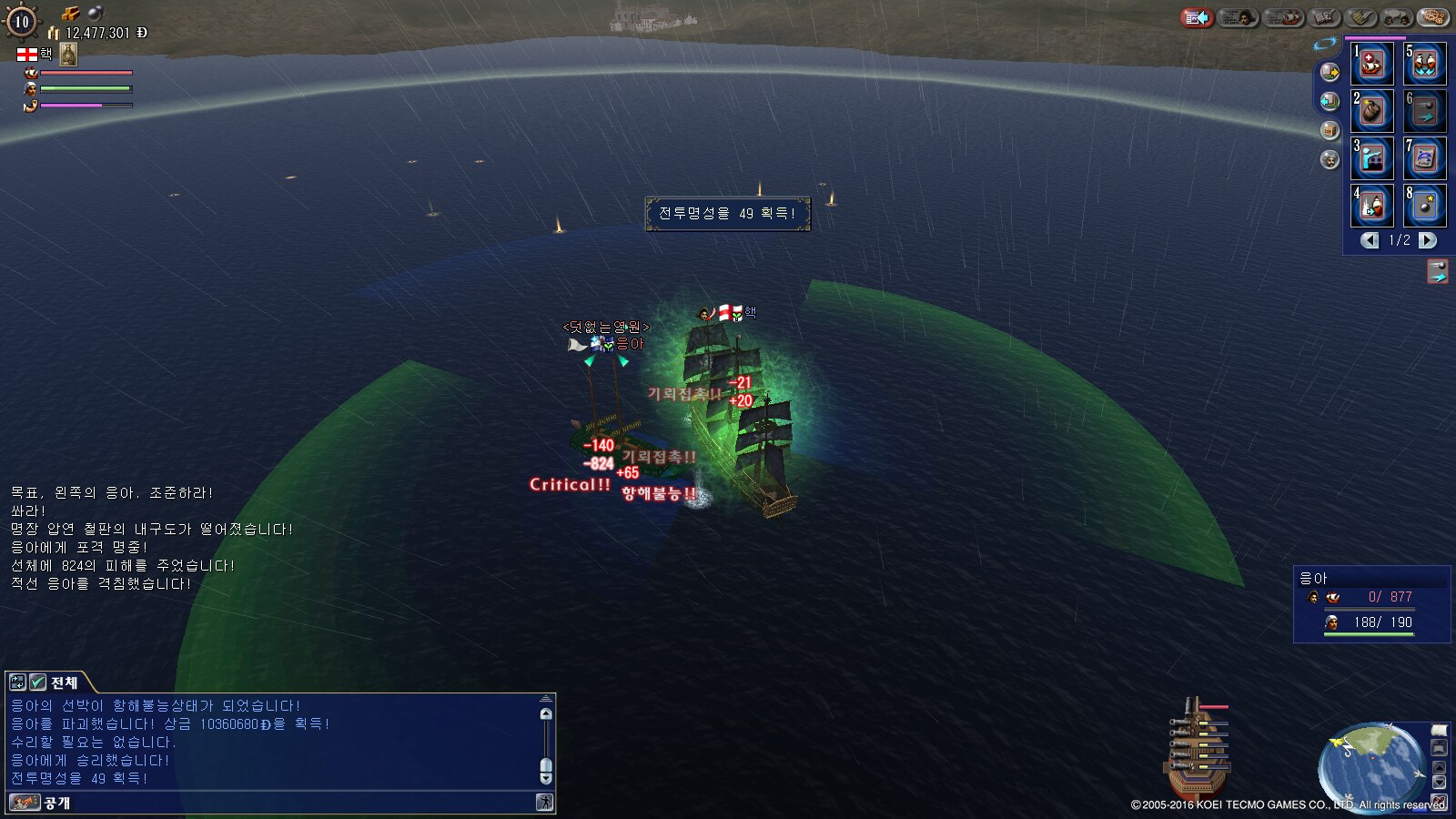This screenshot has width=1456, height=819.
Task: Click the treasure chest round icon
Action: pyautogui.click(x=1330, y=131)
